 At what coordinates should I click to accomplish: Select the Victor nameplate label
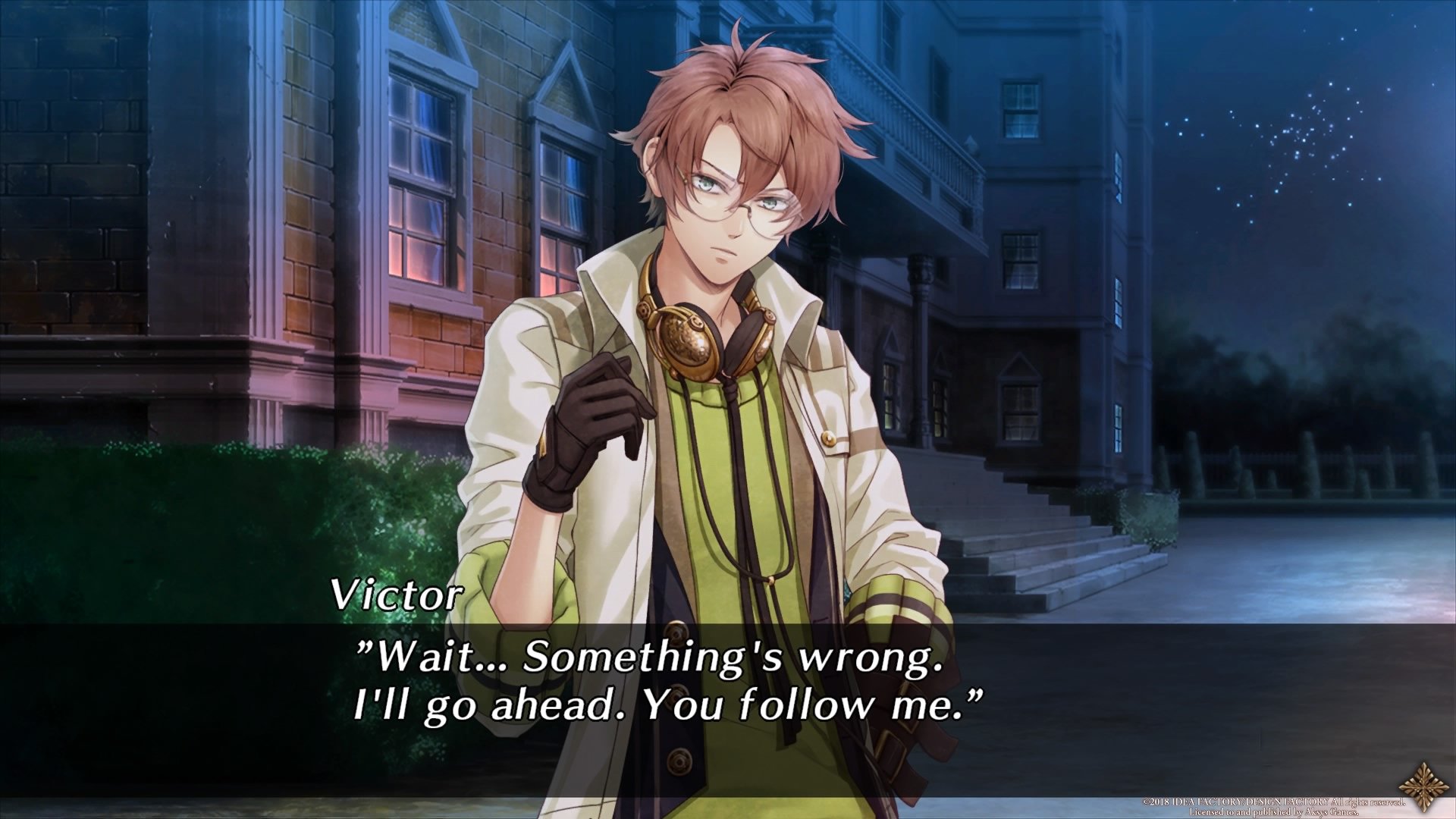point(394,599)
